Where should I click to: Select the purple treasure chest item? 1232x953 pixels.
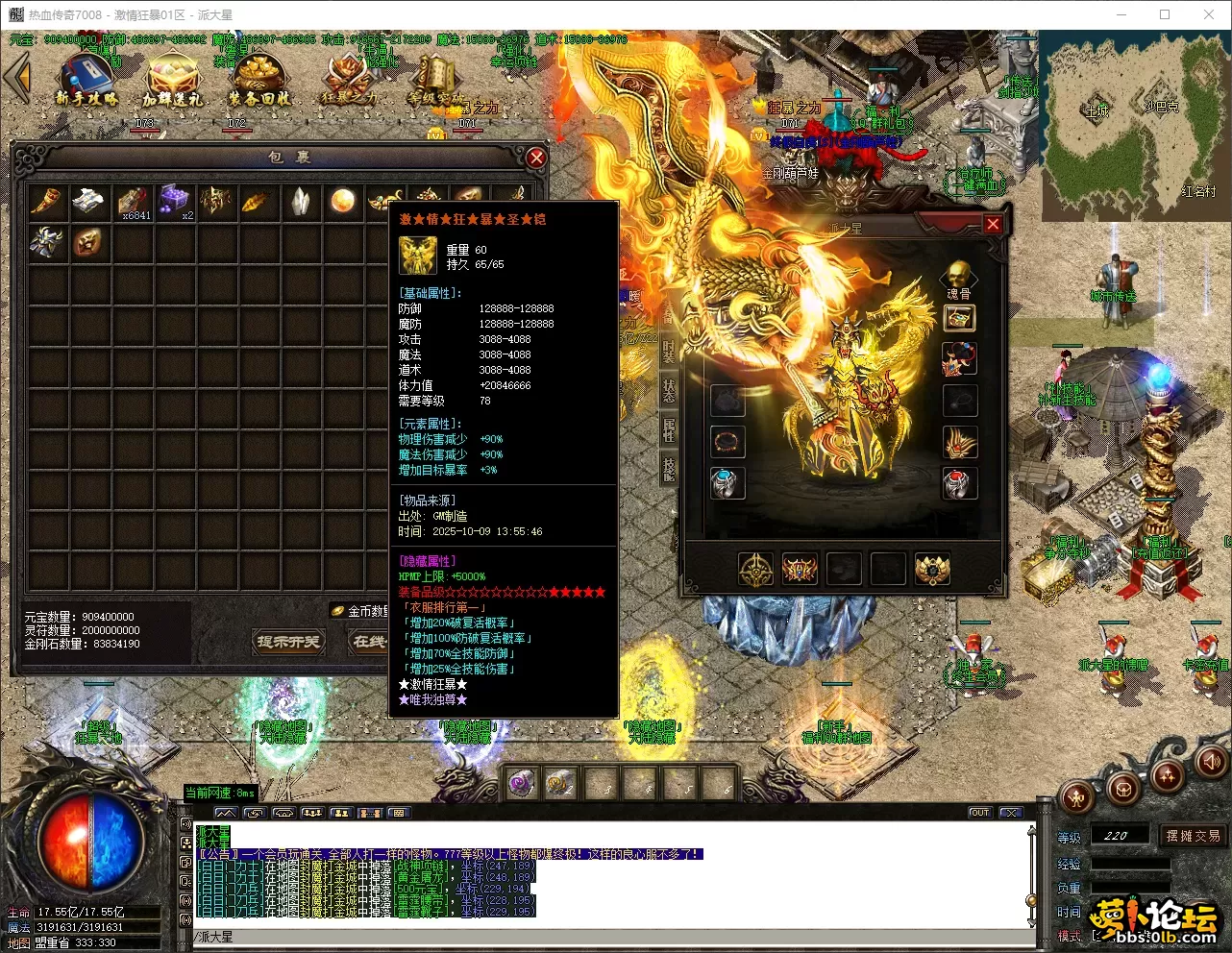pos(174,201)
